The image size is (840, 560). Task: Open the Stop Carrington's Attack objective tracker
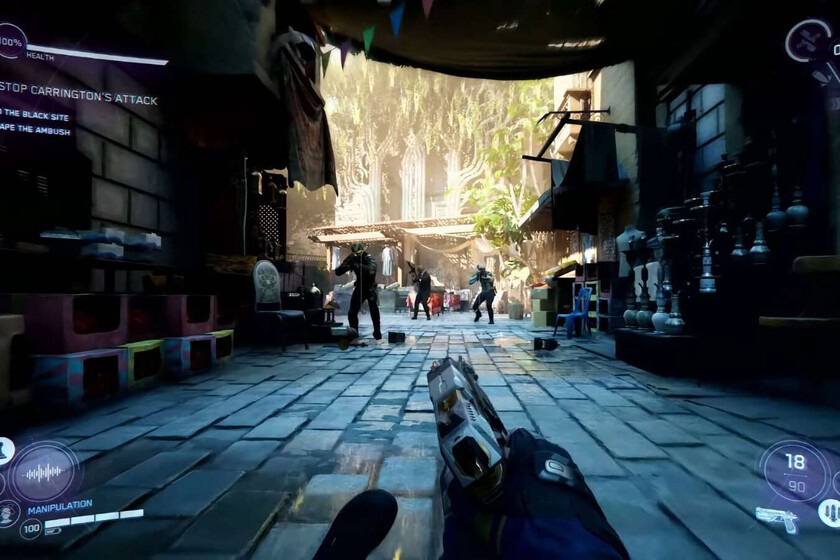(x=77, y=86)
